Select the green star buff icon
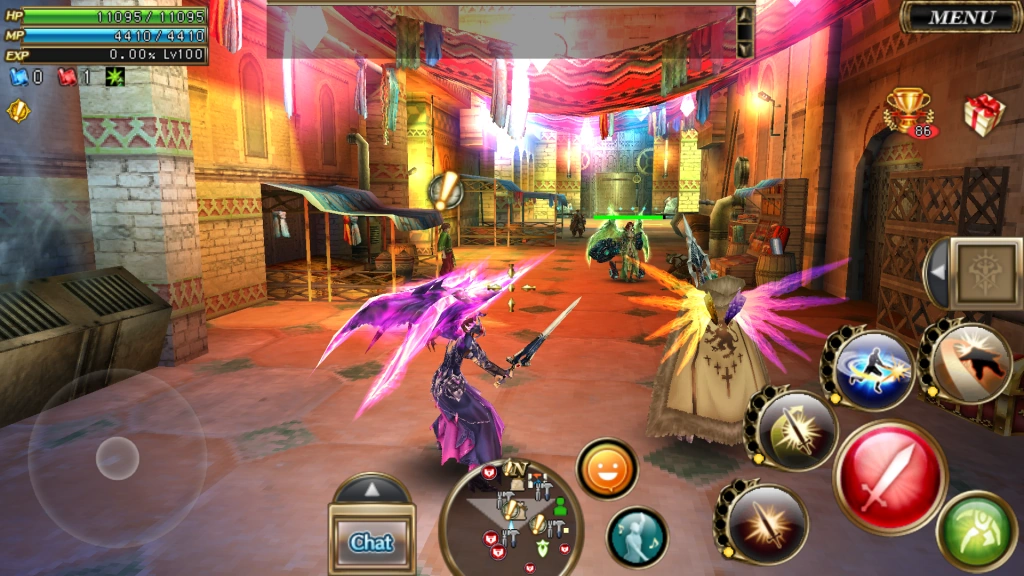The height and width of the screenshot is (576, 1024). (x=116, y=77)
